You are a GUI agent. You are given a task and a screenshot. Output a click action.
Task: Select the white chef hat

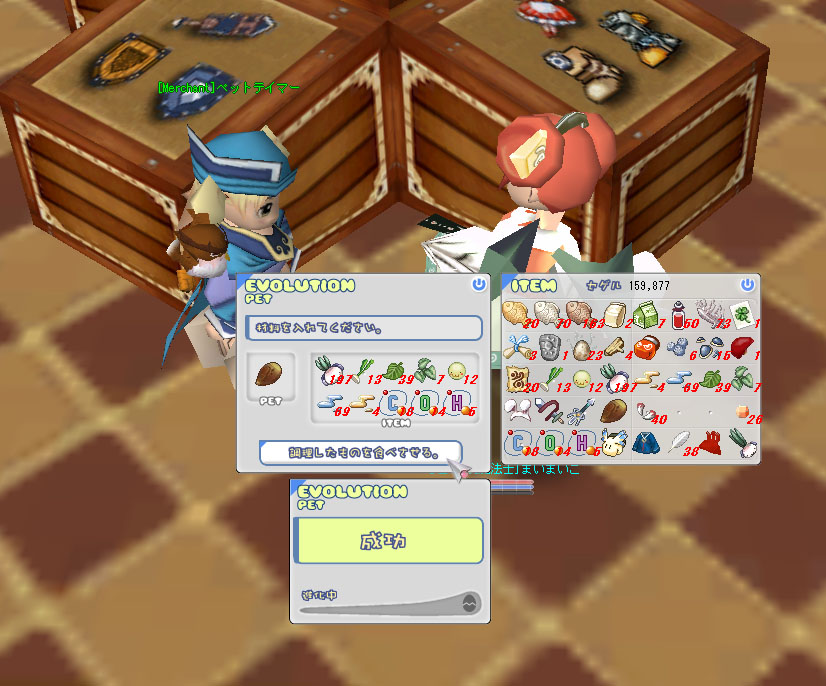(x=518, y=410)
